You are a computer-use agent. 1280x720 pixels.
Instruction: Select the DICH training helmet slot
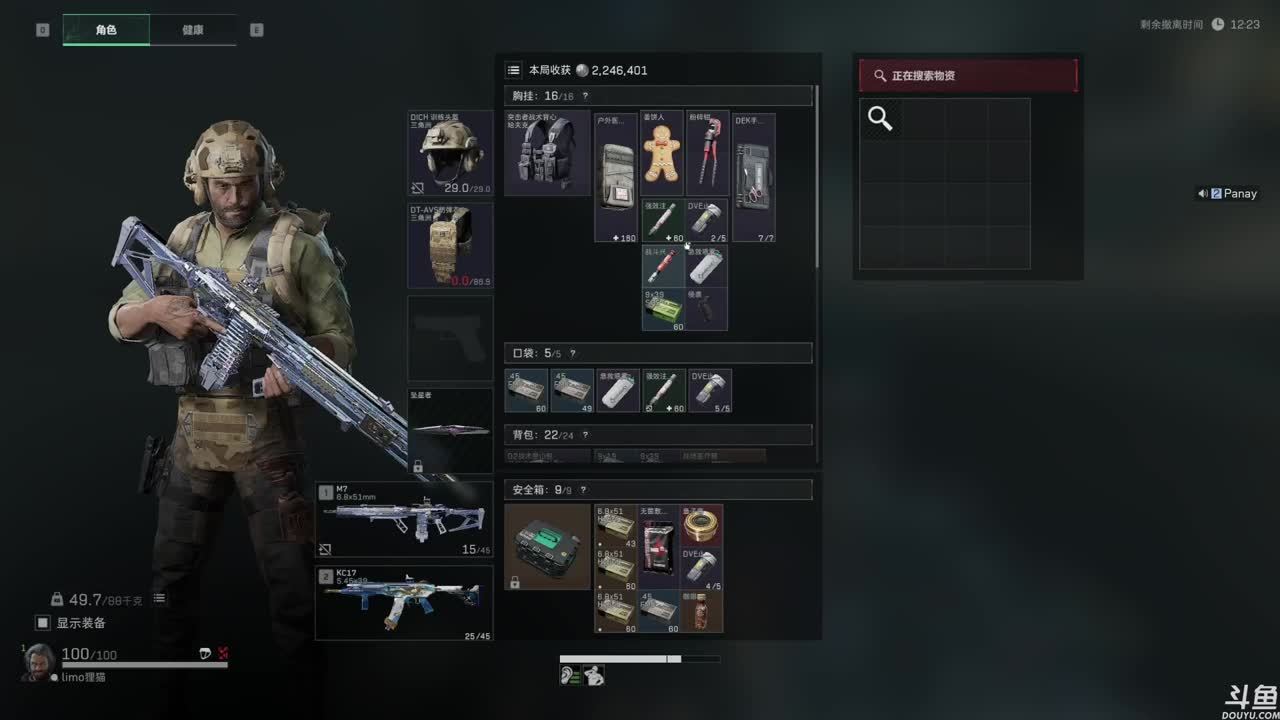point(450,153)
